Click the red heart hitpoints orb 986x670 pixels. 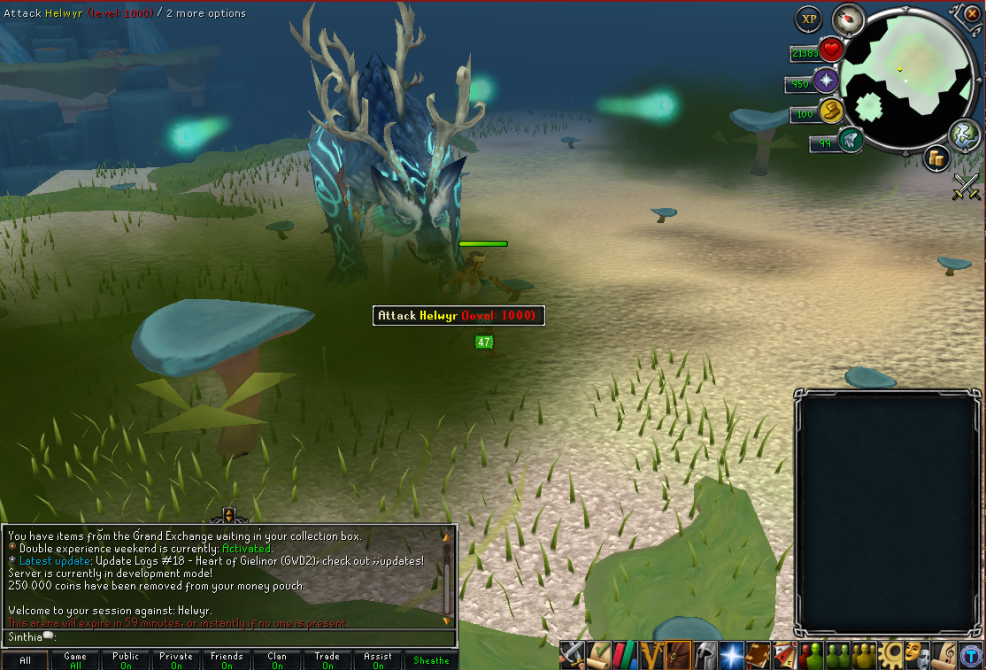coord(831,51)
